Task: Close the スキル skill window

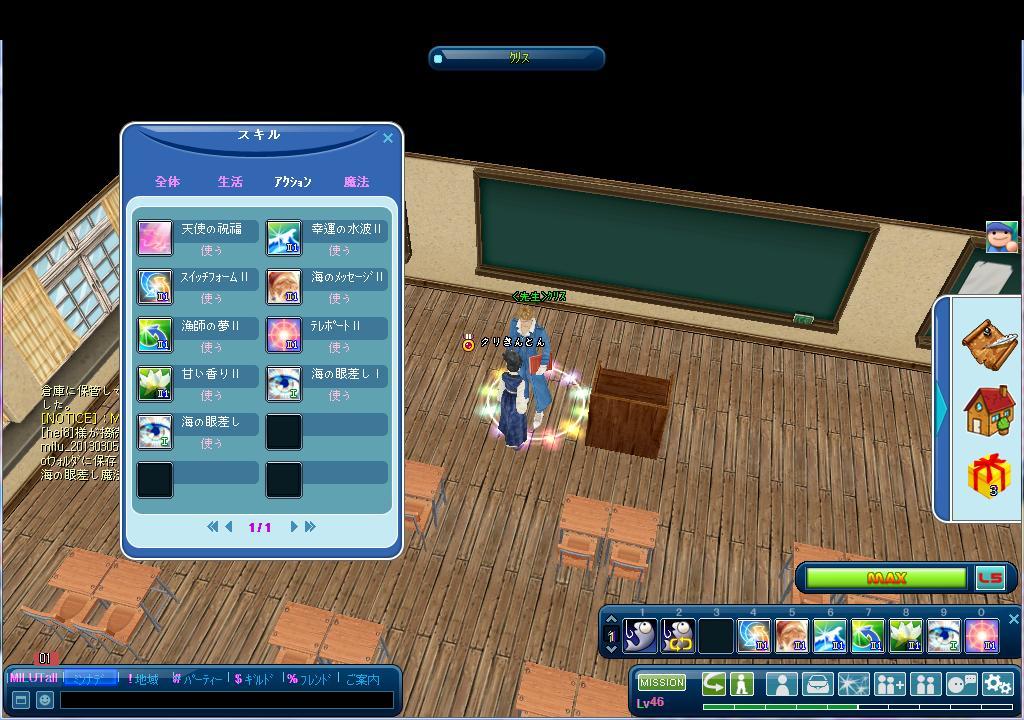Action: [388, 138]
